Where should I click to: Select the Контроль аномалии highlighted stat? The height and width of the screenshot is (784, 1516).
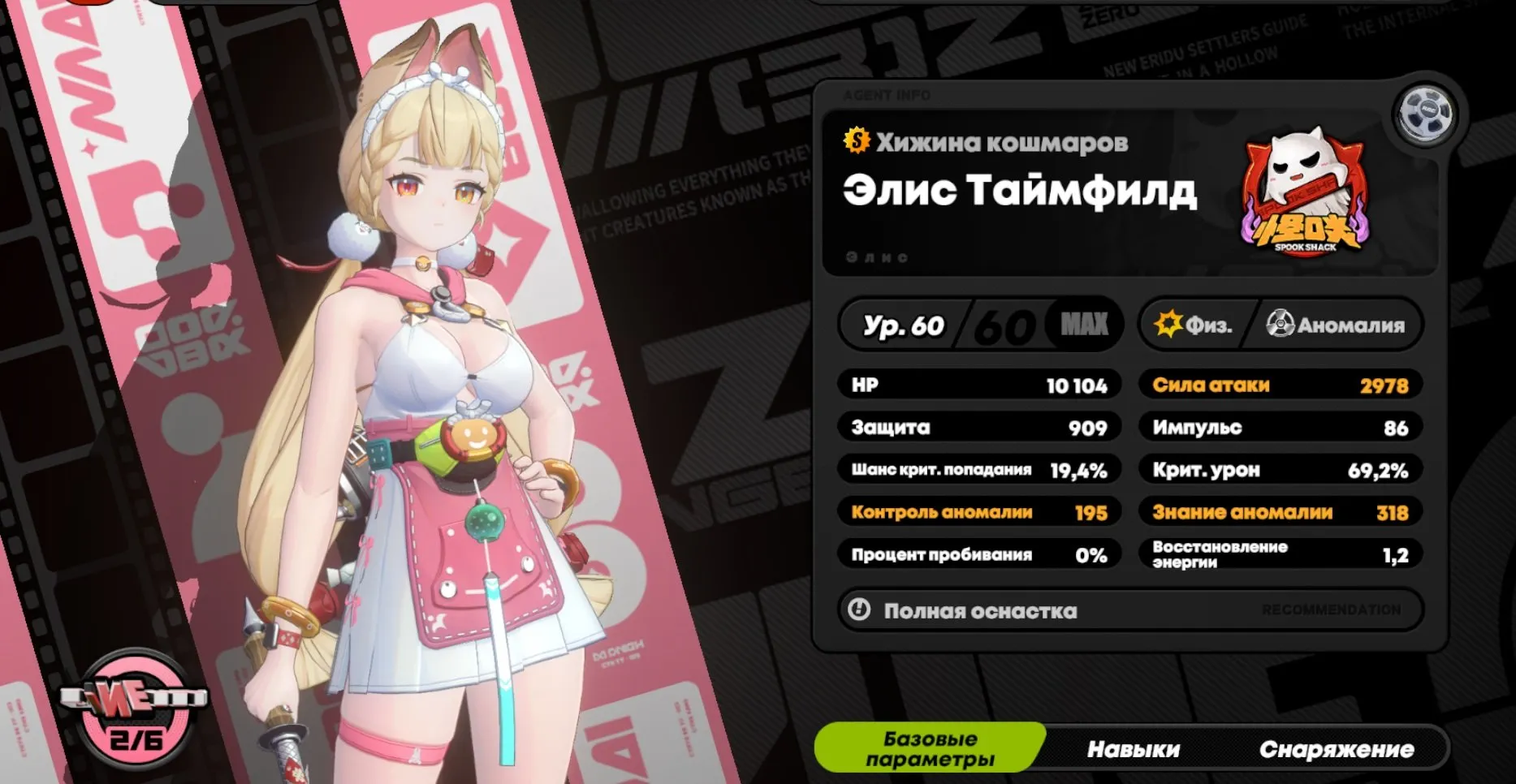coord(978,511)
